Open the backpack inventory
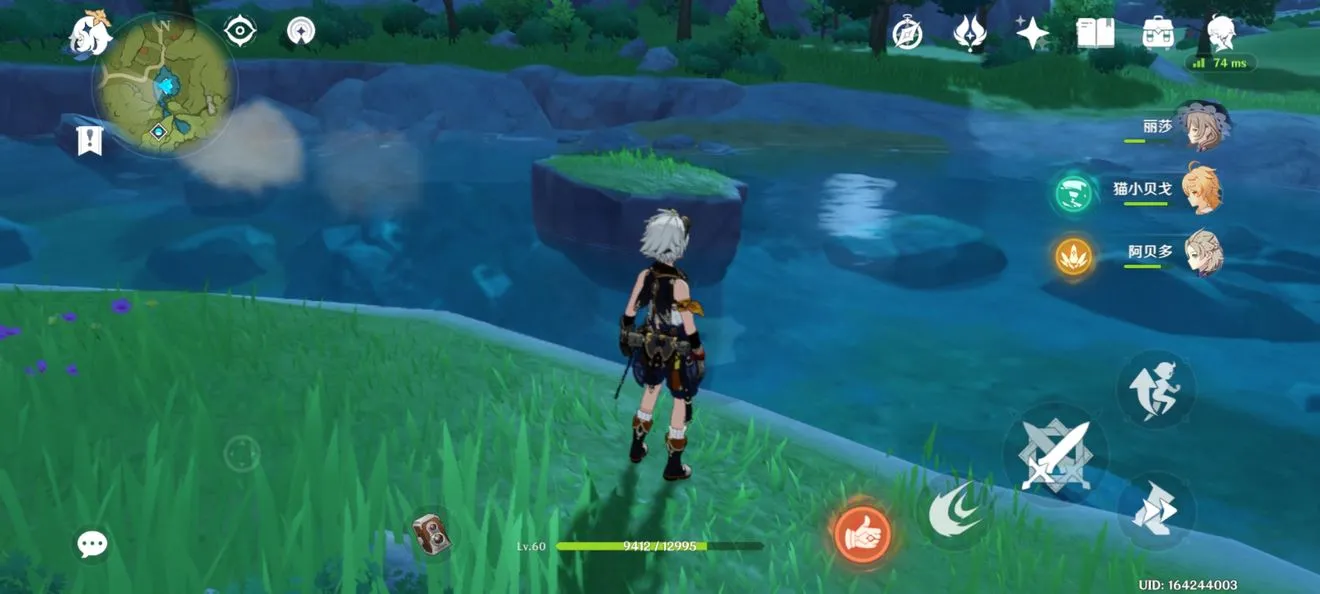 tap(1157, 34)
